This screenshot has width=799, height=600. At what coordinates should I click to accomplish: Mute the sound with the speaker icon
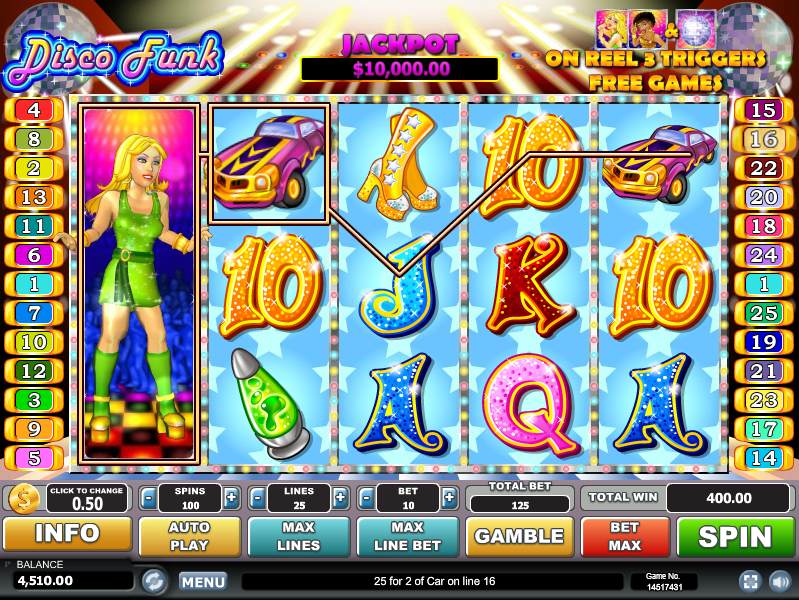tap(777, 580)
